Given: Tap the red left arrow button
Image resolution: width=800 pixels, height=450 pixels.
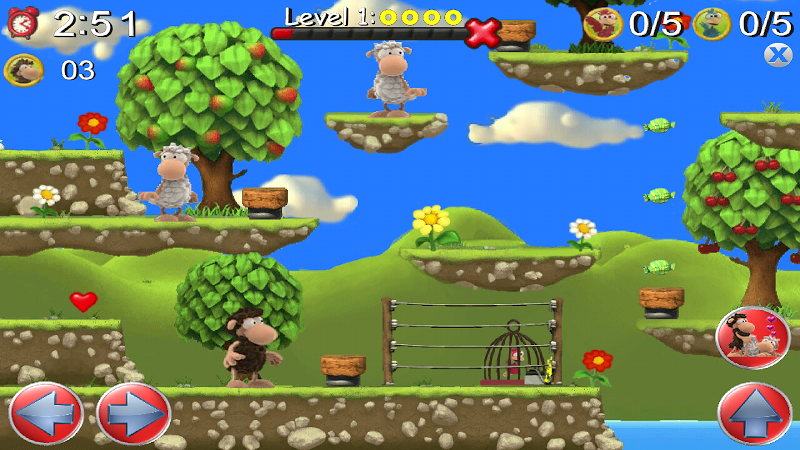Looking at the screenshot, I should [x=45, y=413].
